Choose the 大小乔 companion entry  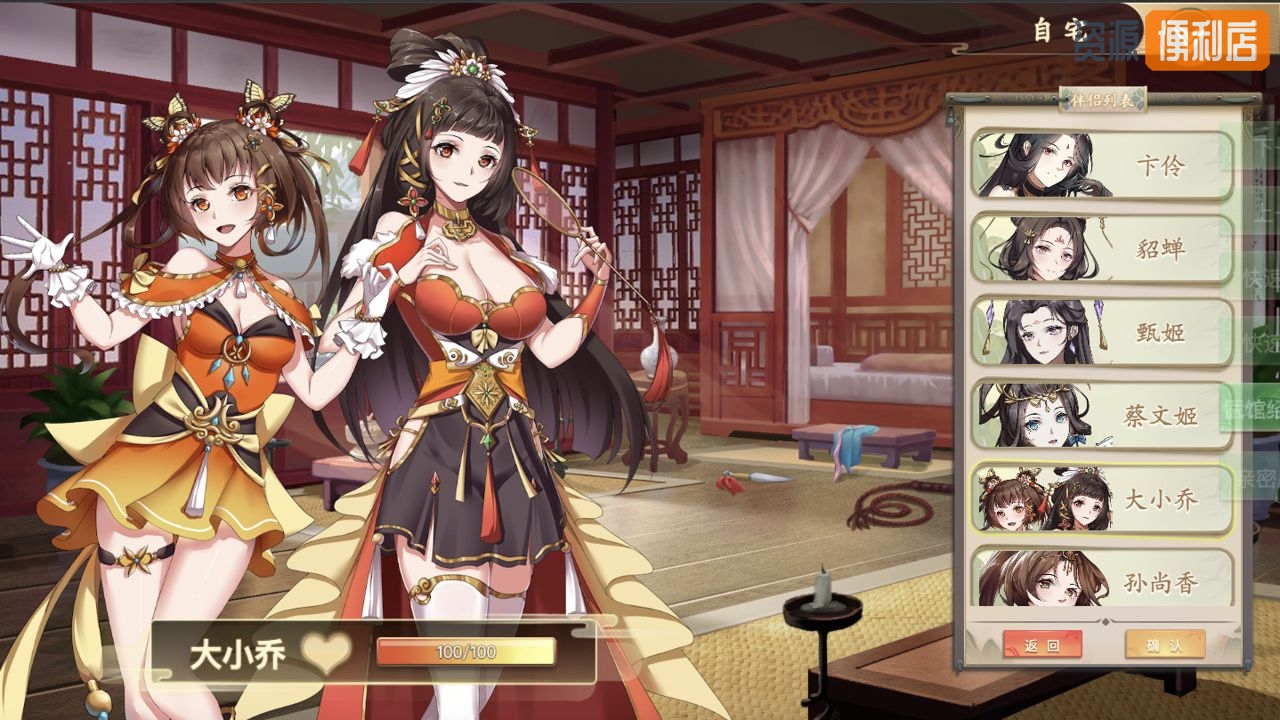coord(1102,499)
